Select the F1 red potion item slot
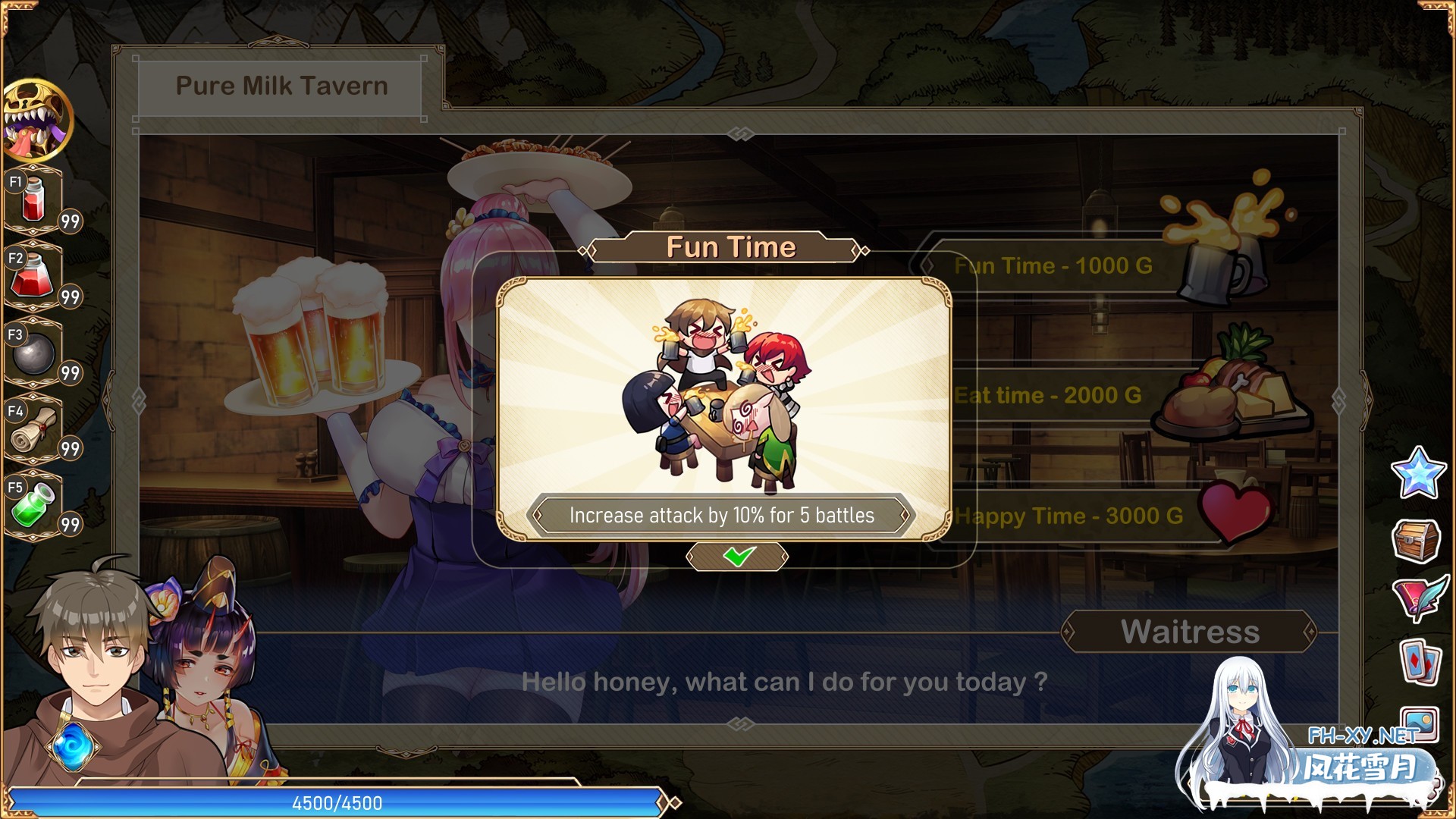Viewport: 1456px width, 819px height. pos(33,199)
